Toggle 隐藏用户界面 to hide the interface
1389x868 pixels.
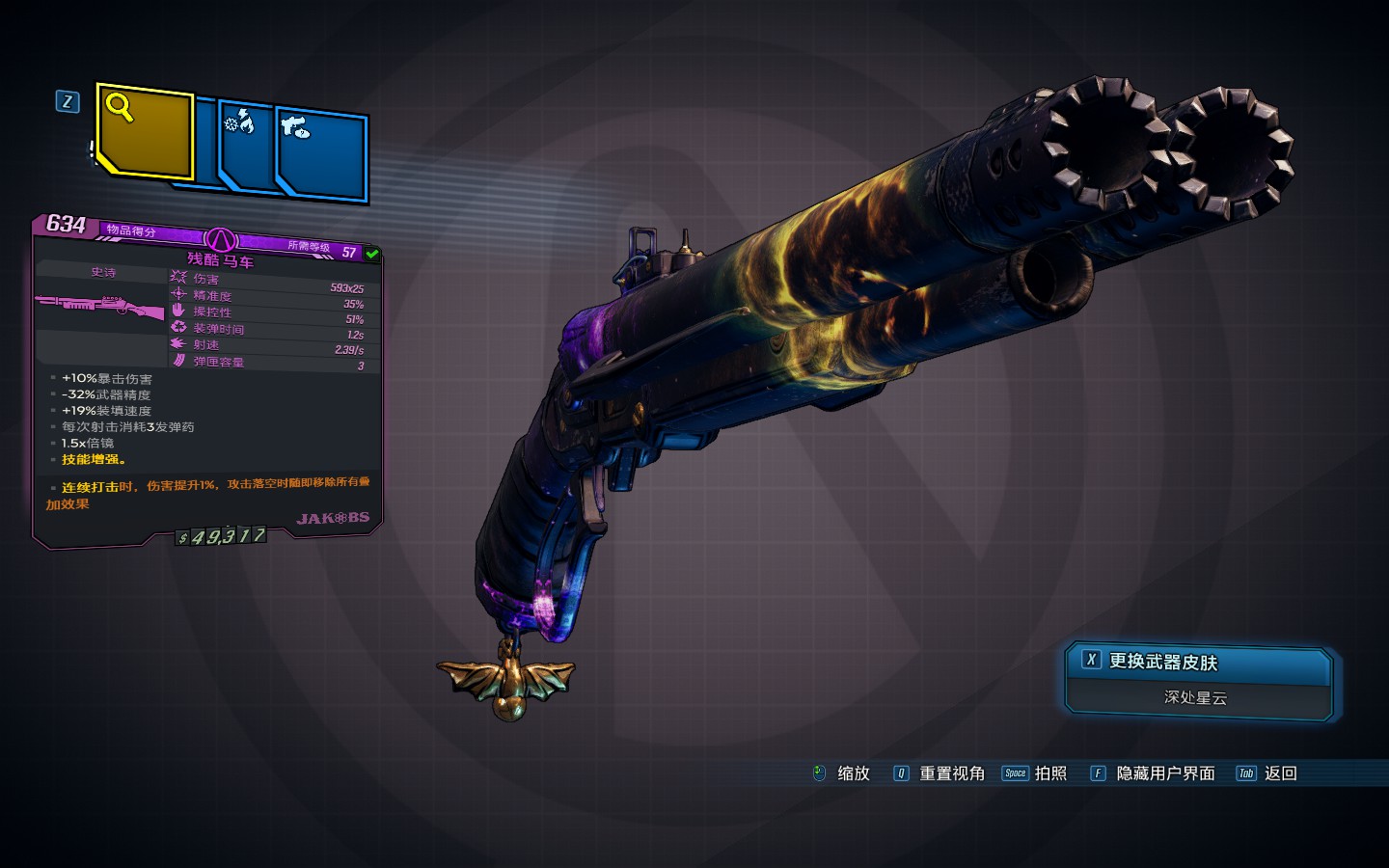(1153, 773)
